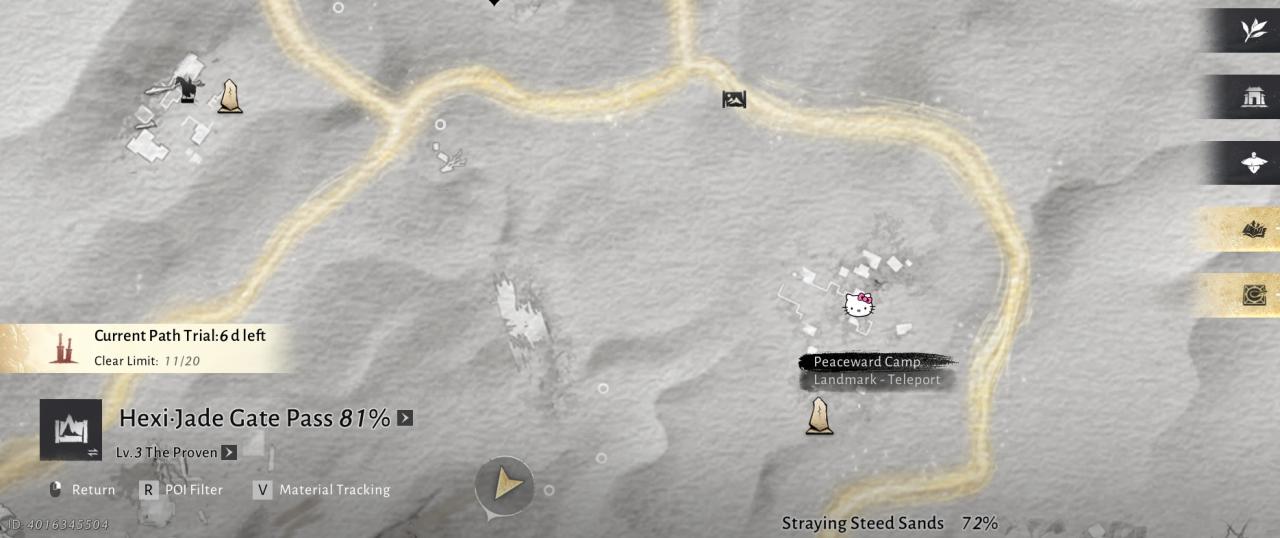Open the POI Filter
1280x538 pixels.
(182, 490)
